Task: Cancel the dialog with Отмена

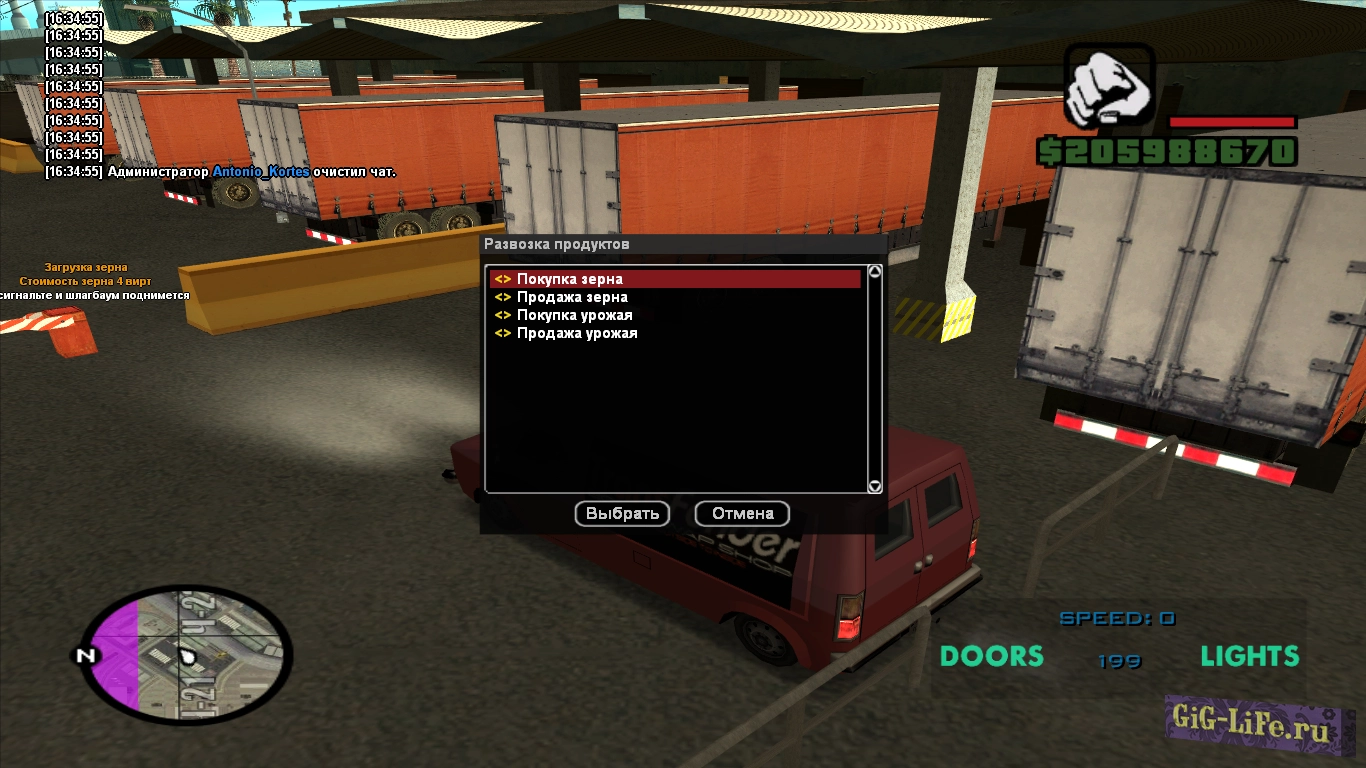Action: tap(742, 513)
